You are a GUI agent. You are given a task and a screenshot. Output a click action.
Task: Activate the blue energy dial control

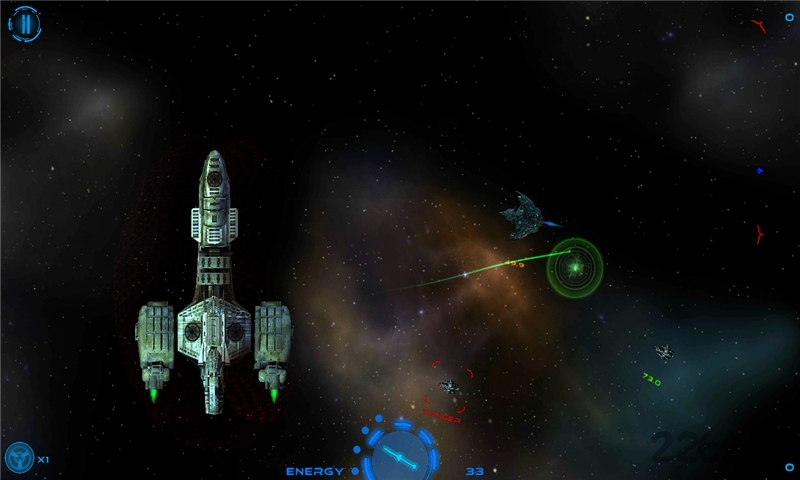401,455
